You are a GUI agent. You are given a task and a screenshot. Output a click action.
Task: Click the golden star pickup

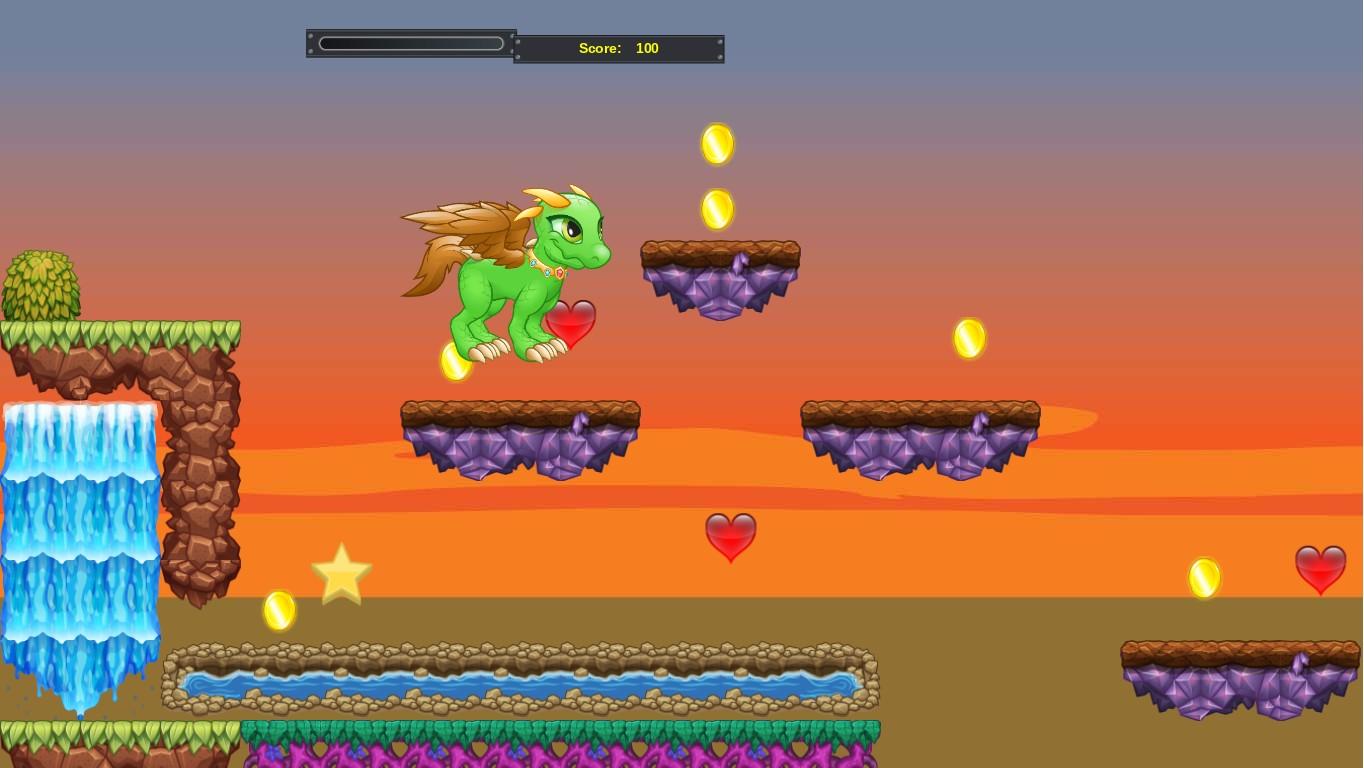click(341, 574)
